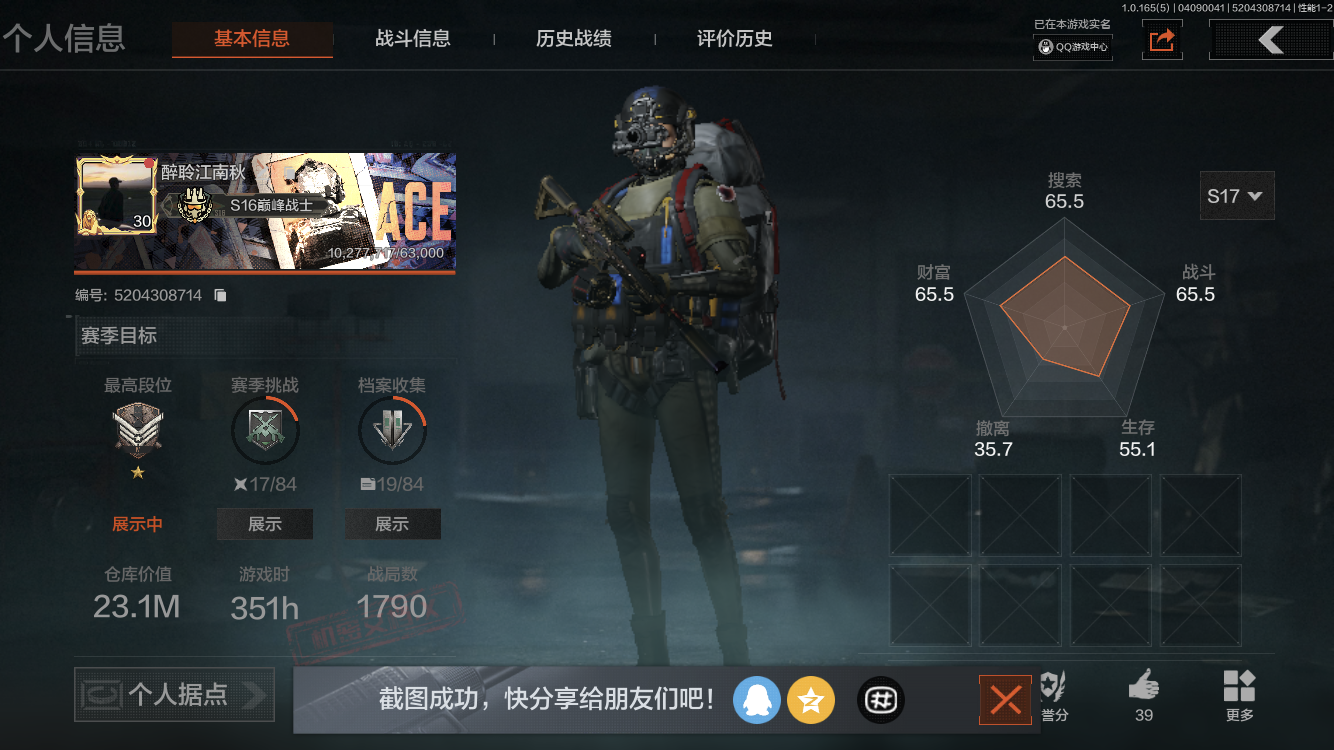Viewport: 1334px width, 750px height.
Task: Open the QQ游戏中心 panel
Action: coord(1072,44)
